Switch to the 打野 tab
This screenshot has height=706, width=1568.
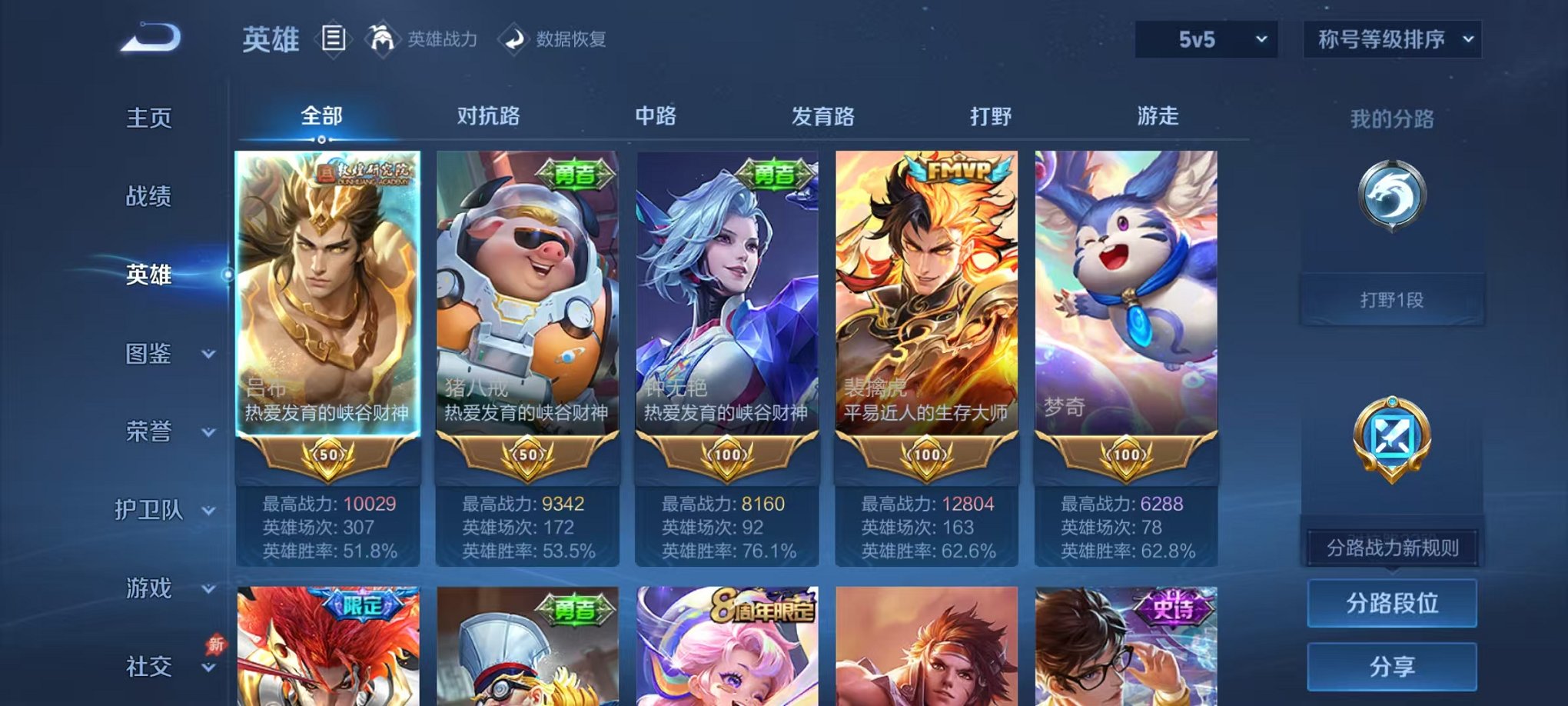[x=991, y=116]
